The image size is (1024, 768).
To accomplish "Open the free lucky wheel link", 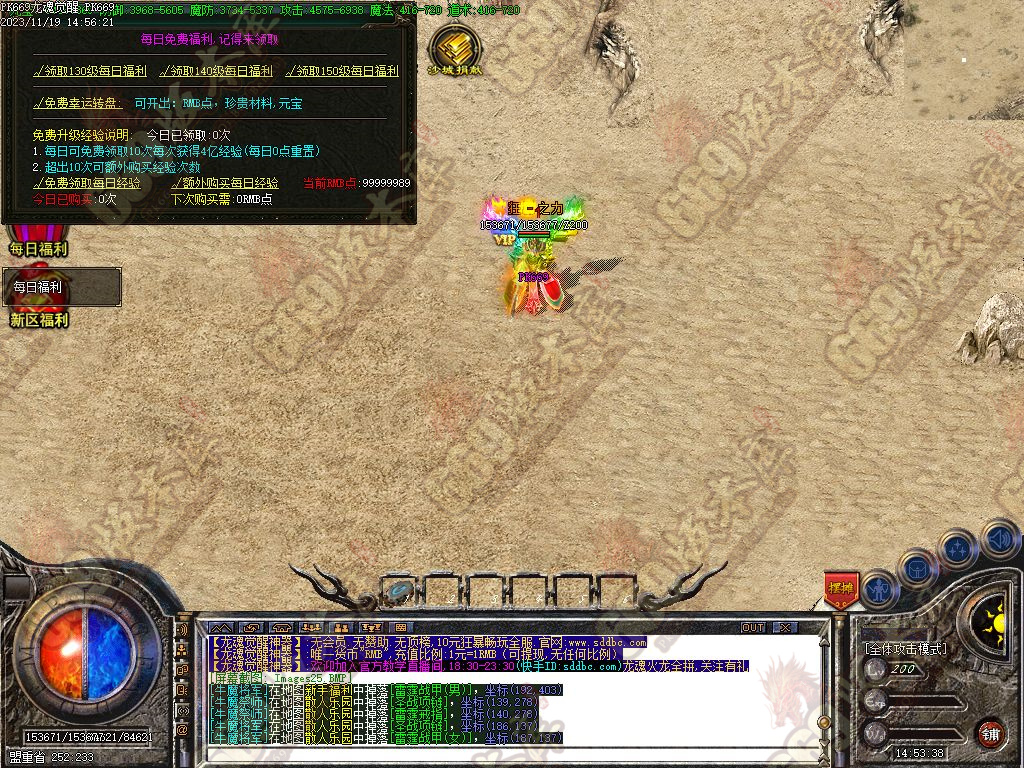I will pyautogui.click(x=78, y=103).
